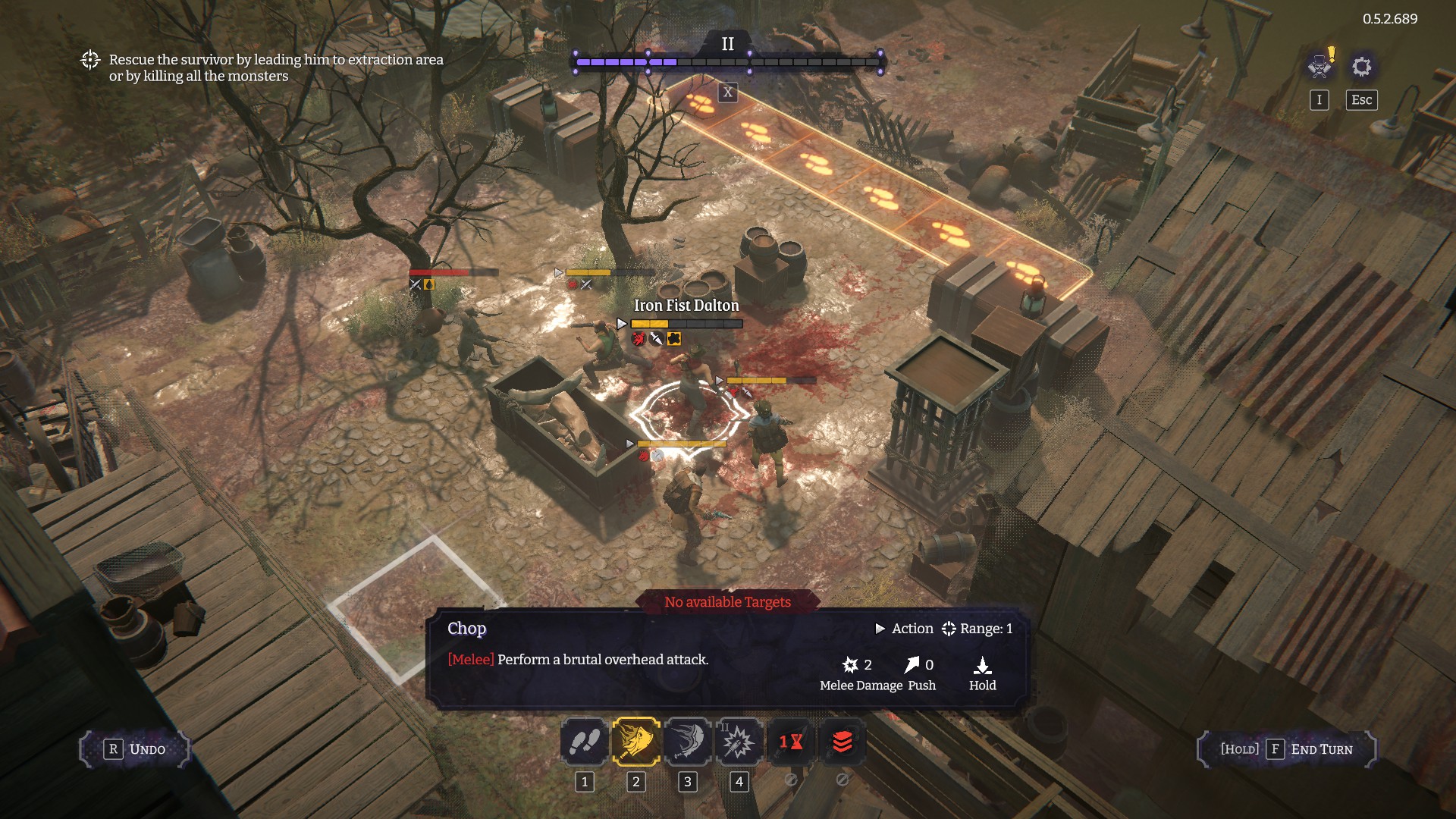The width and height of the screenshot is (1456, 819).
Task: Click the Action arrow indicator on the ability card
Action: coord(882,629)
